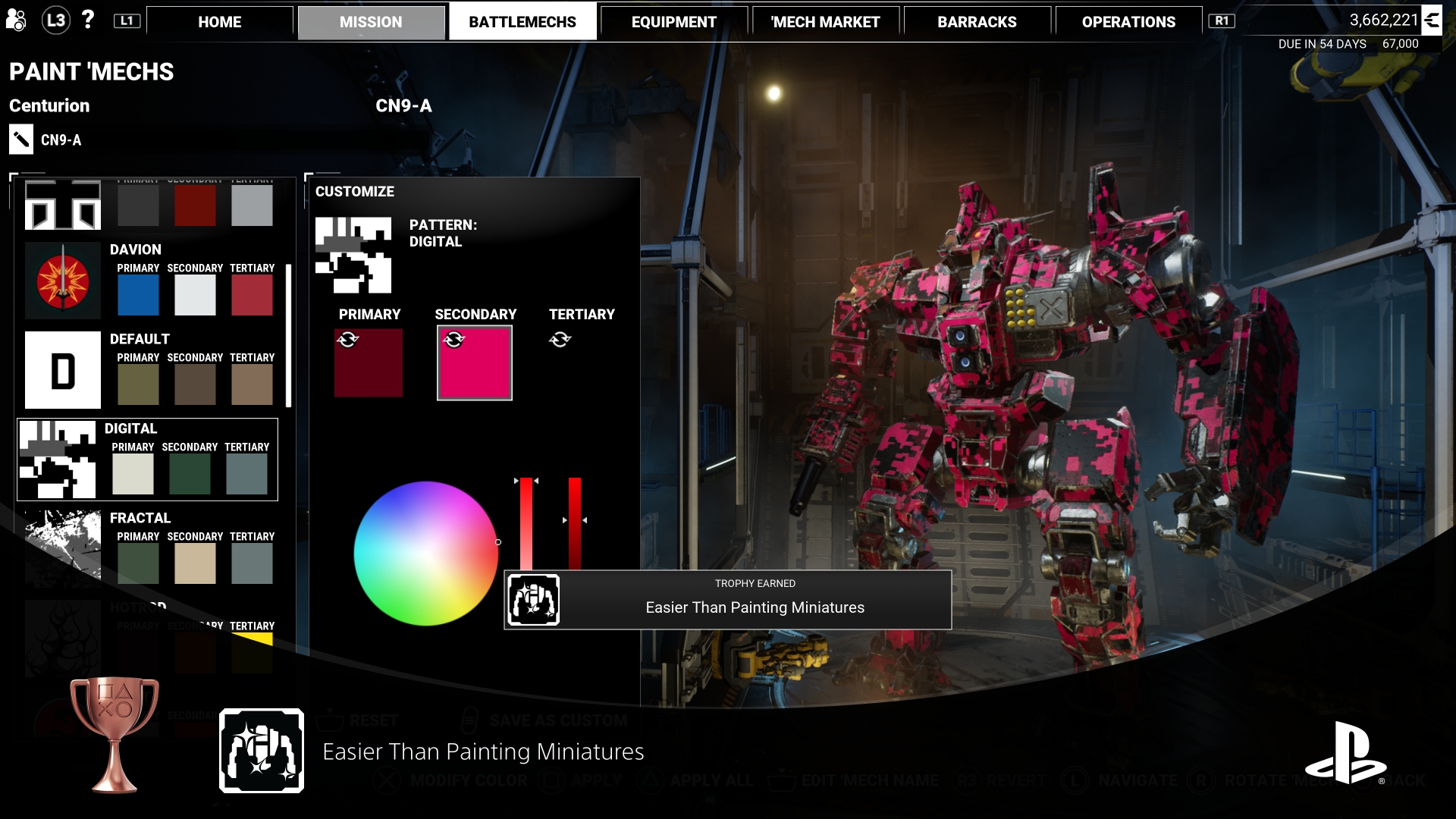
Task: Open the OPERATIONS tab
Action: pos(1128,22)
